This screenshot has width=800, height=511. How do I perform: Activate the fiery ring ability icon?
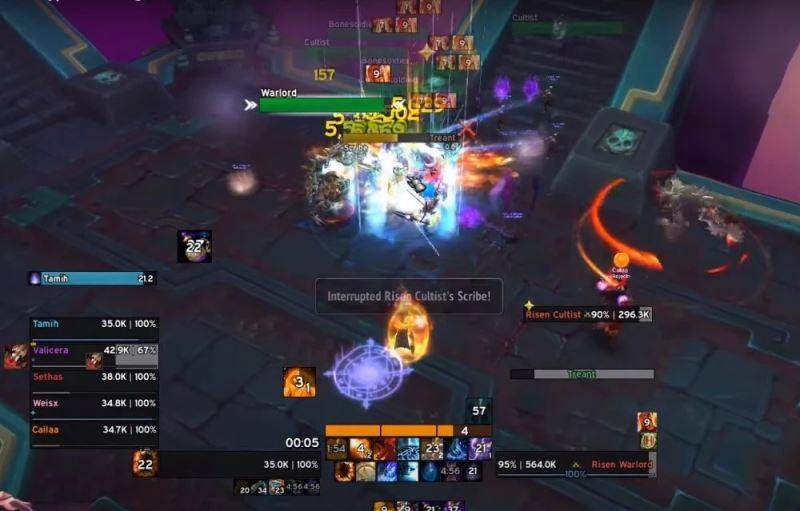click(345, 471)
